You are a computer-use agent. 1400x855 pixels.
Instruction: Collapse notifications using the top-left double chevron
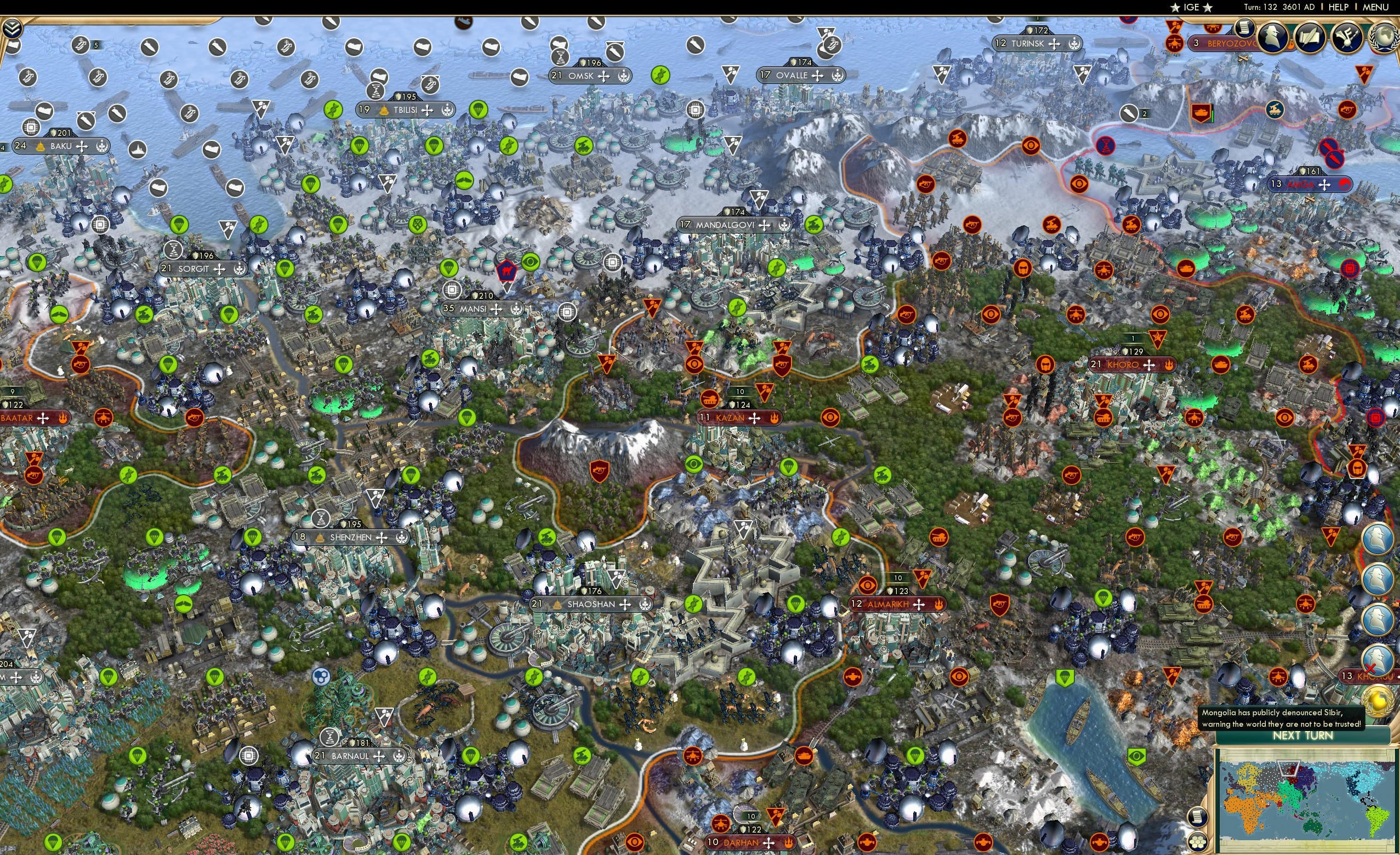pyautogui.click(x=13, y=26)
